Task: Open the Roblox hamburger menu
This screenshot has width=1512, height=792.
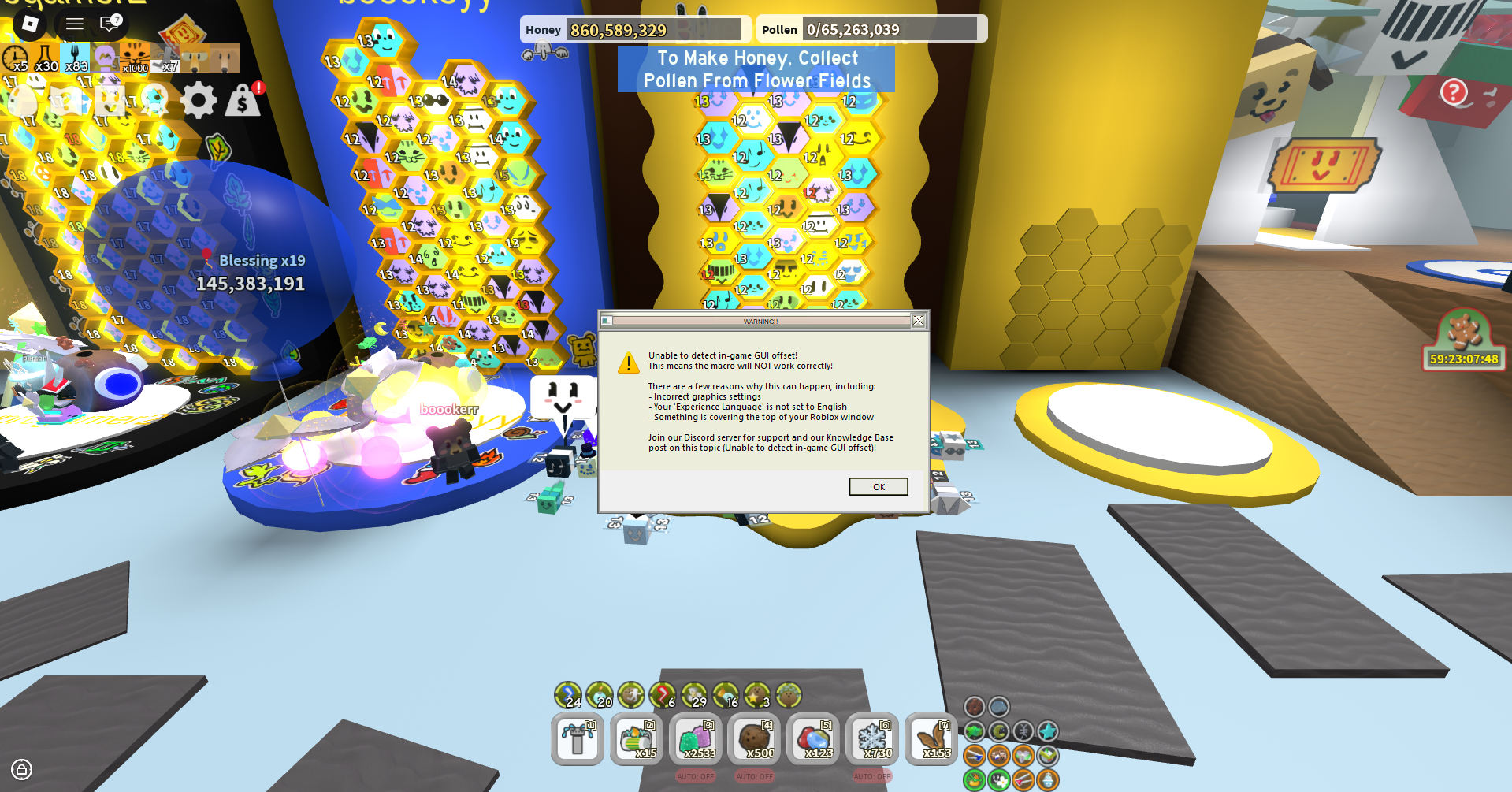Action: (74, 24)
